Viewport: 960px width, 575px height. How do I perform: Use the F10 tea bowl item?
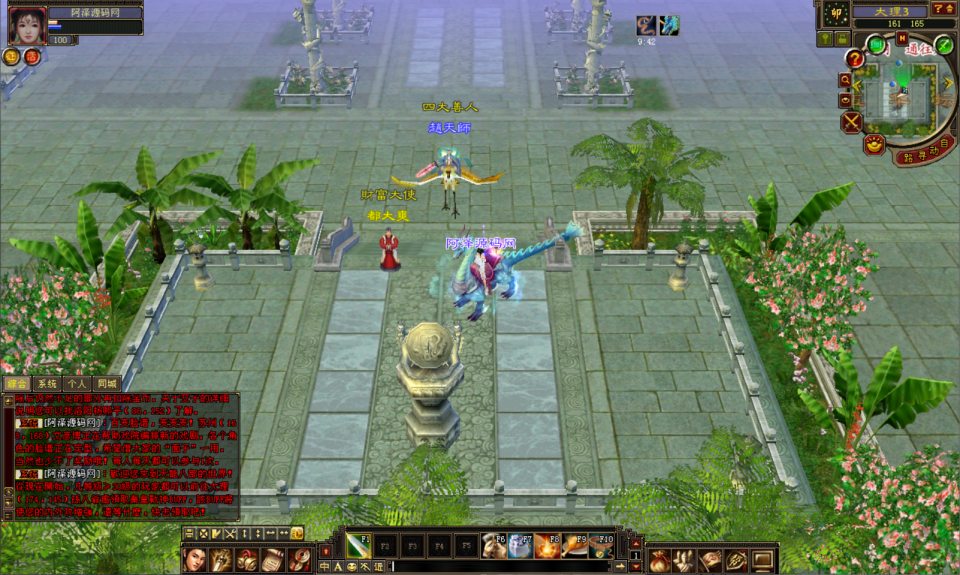[600, 546]
